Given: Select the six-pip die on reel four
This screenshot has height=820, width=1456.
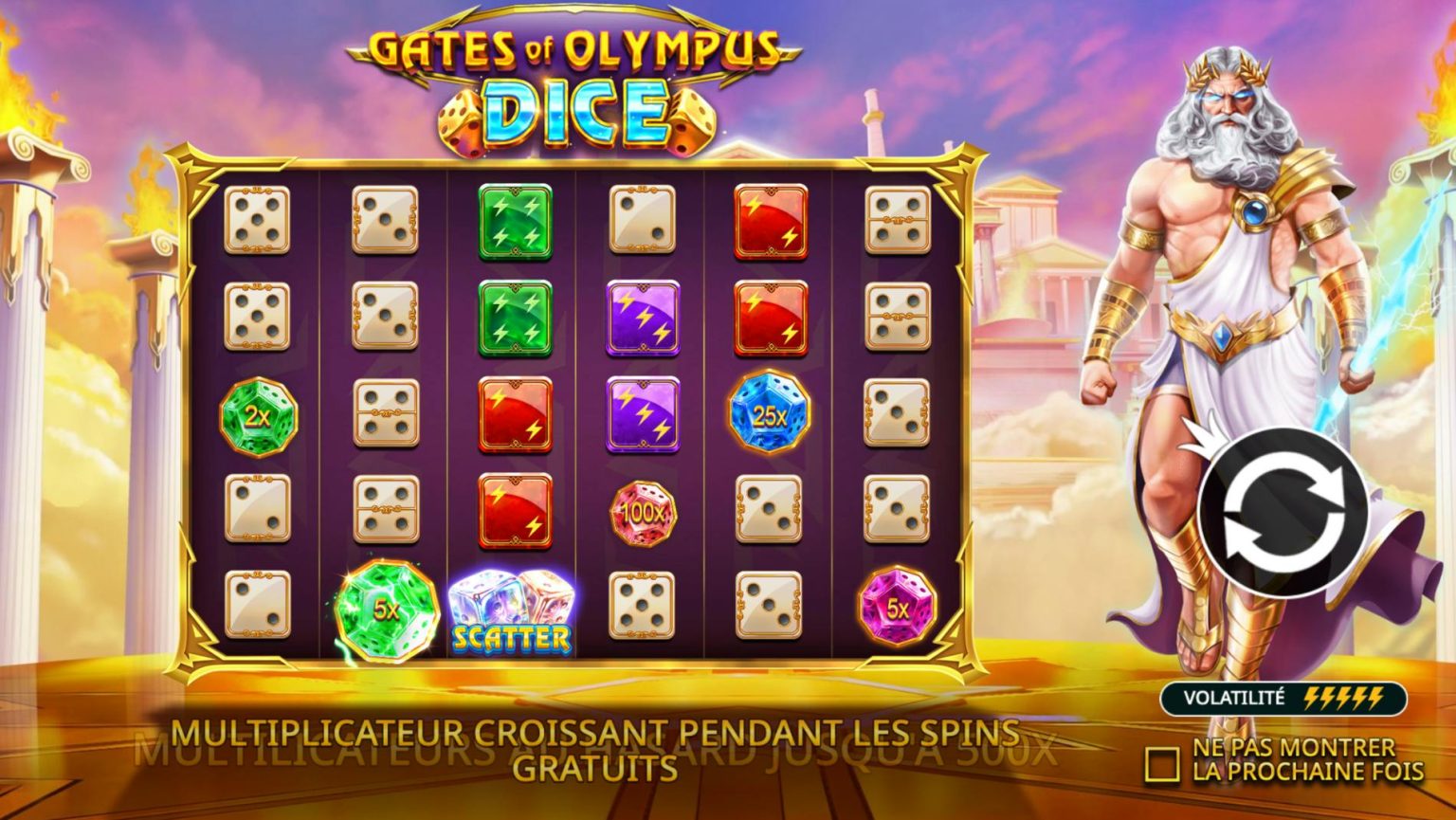Looking at the screenshot, I should pos(645,607).
